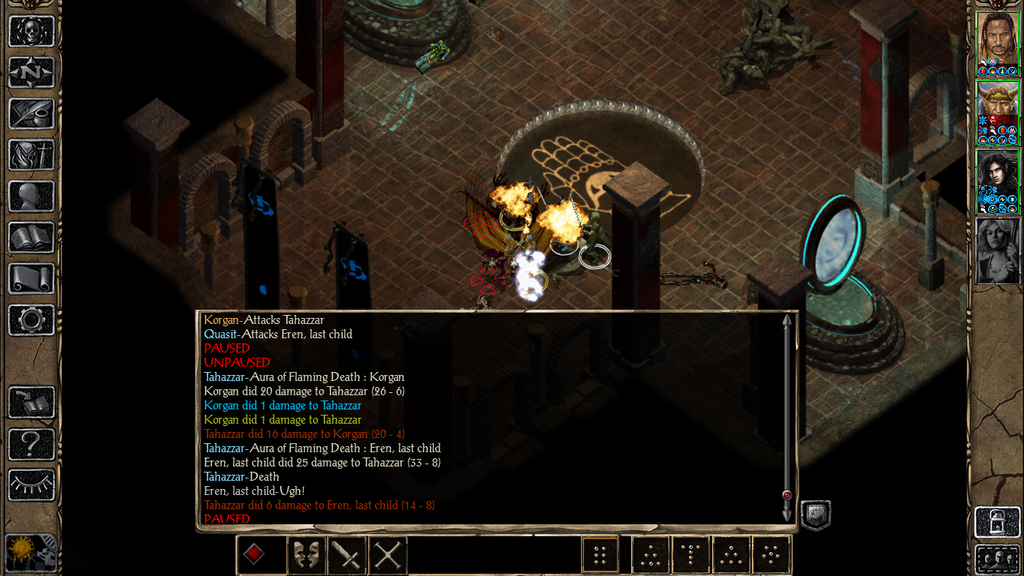Image resolution: width=1024 pixels, height=576 pixels.
Task: Open the character record head icon
Action: tap(31, 196)
